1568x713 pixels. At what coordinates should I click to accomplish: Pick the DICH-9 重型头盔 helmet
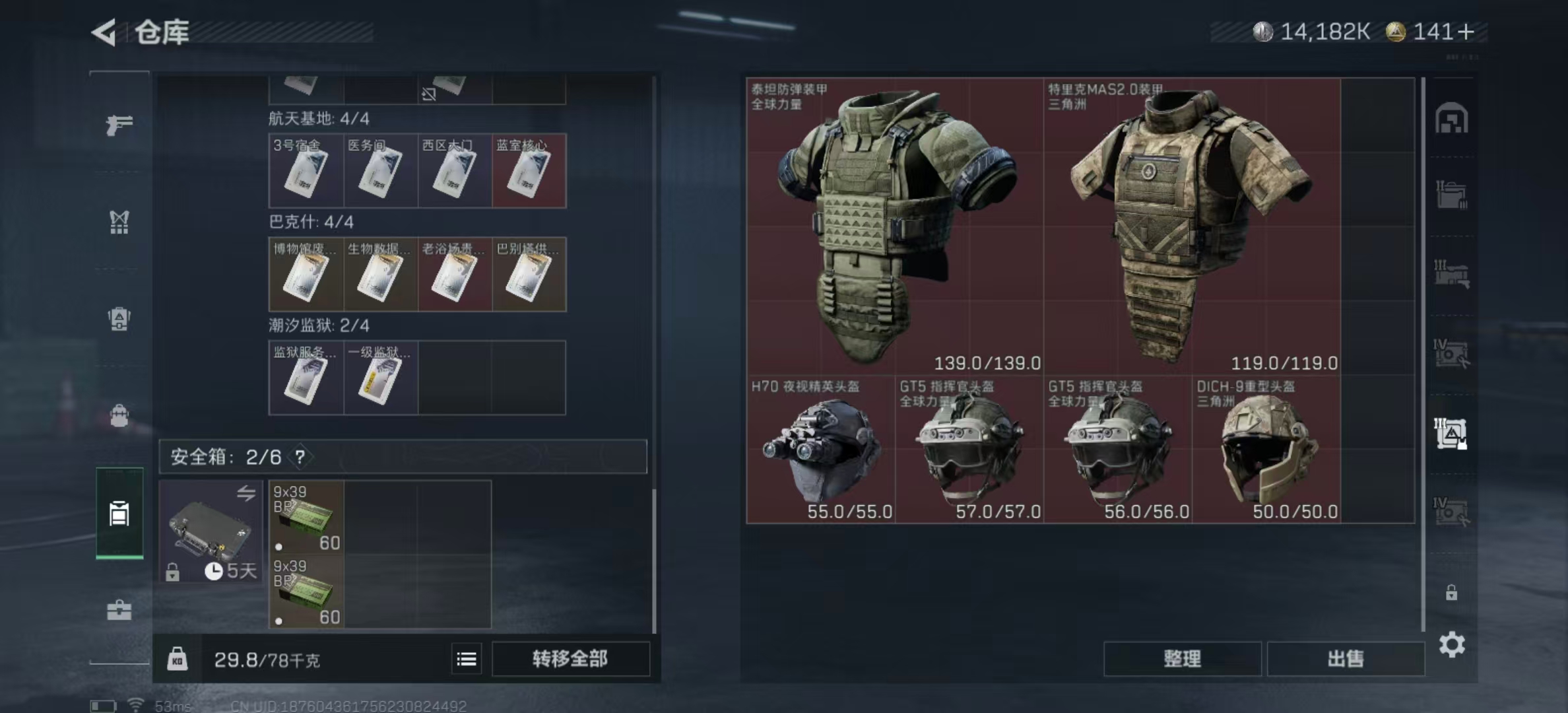click(x=1266, y=450)
